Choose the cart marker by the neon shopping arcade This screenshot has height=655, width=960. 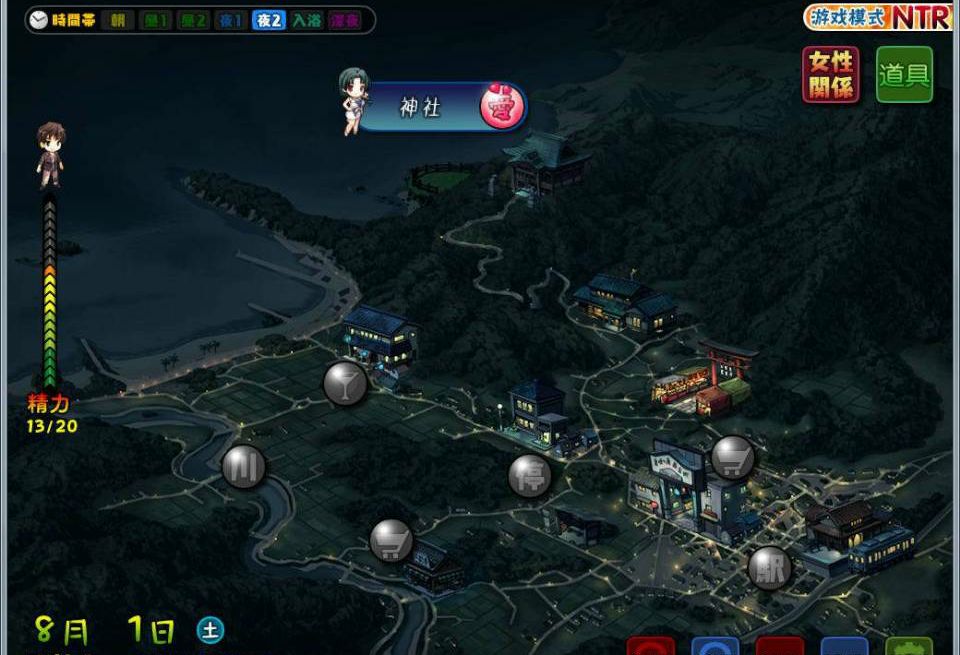coord(733,457)
